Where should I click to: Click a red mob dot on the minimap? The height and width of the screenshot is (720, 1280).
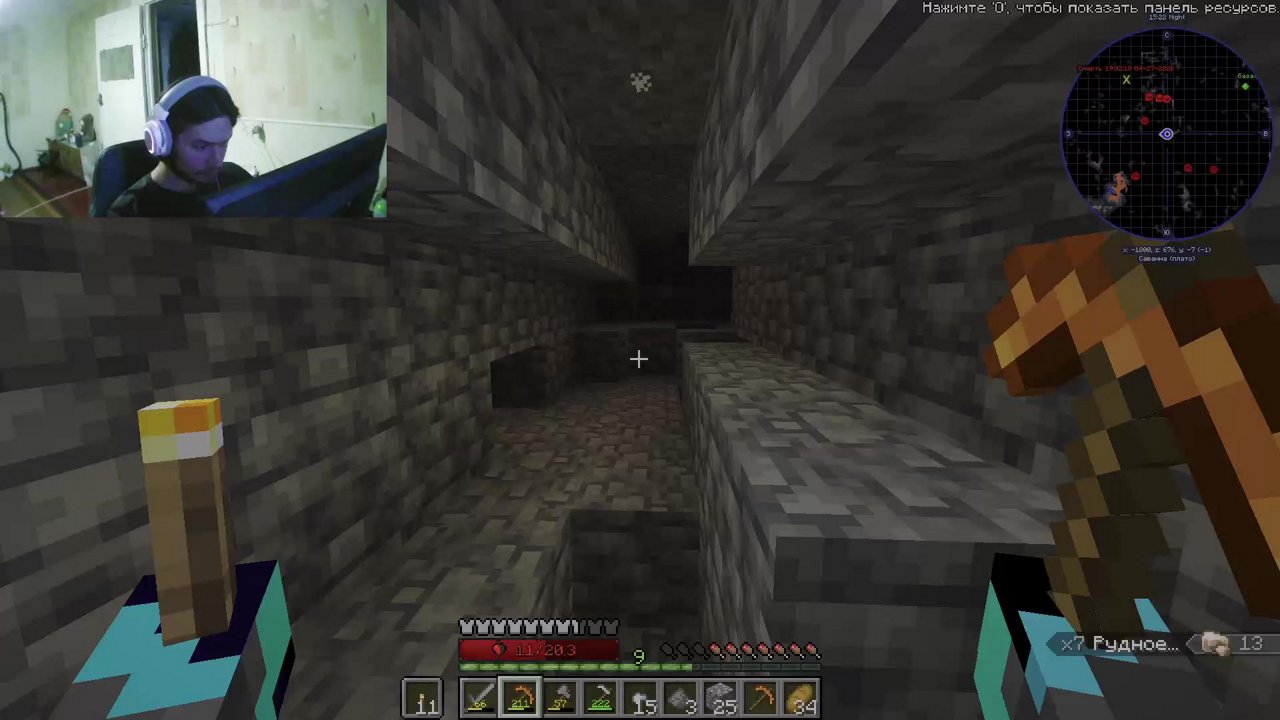(1147, 96)
